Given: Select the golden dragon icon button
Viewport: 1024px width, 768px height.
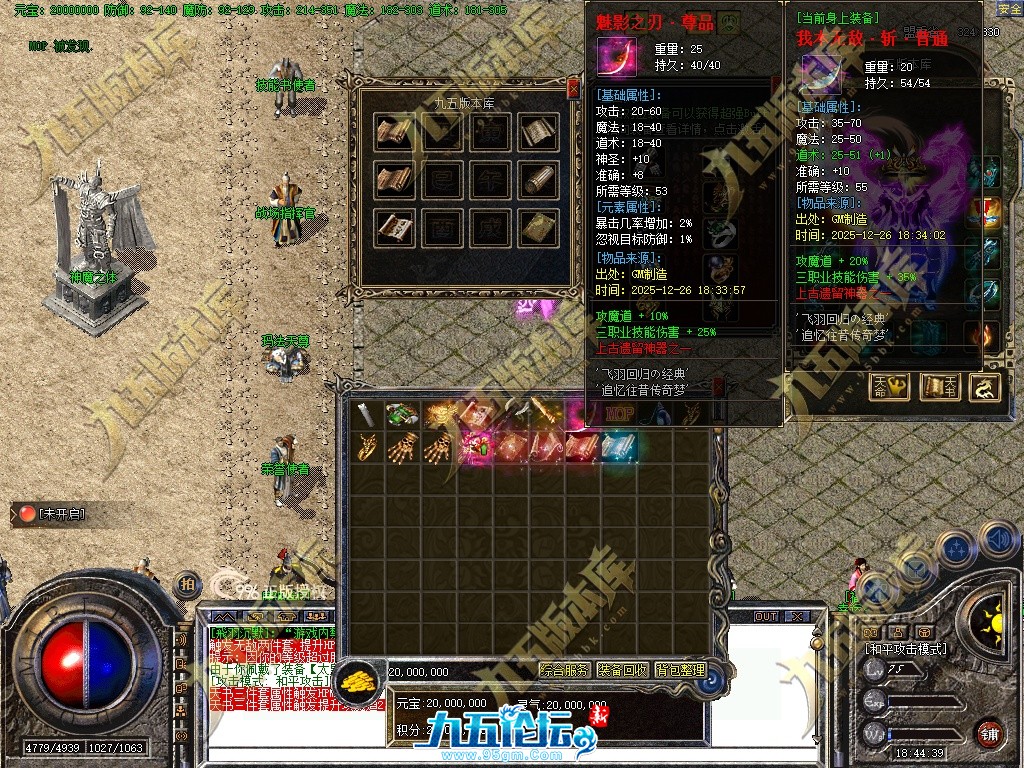Looking at the screenshot, I should coord(985,387).
